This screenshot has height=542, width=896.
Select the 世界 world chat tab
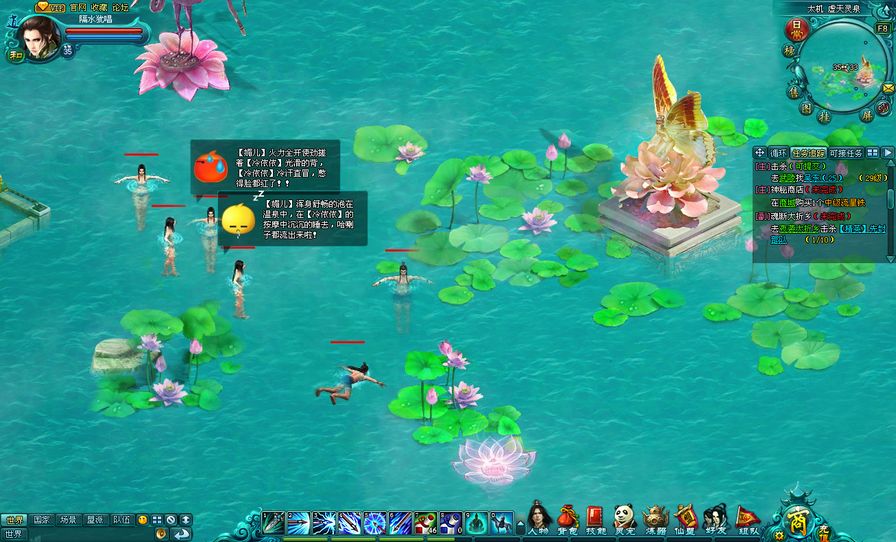(x=14, y=520)
